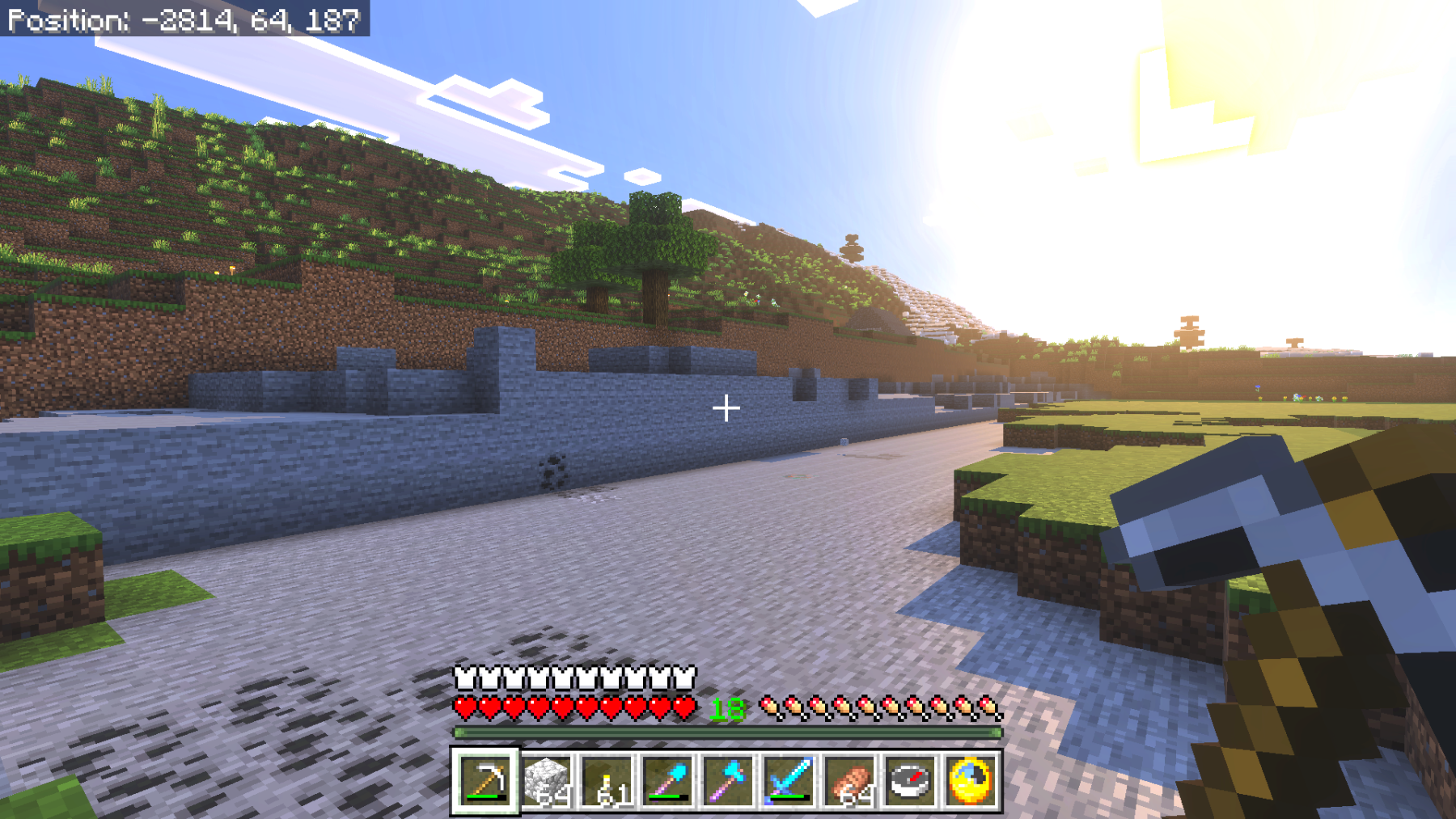Equip the diamond axe from hotbar
The image size is (1456, 819).
729,781
